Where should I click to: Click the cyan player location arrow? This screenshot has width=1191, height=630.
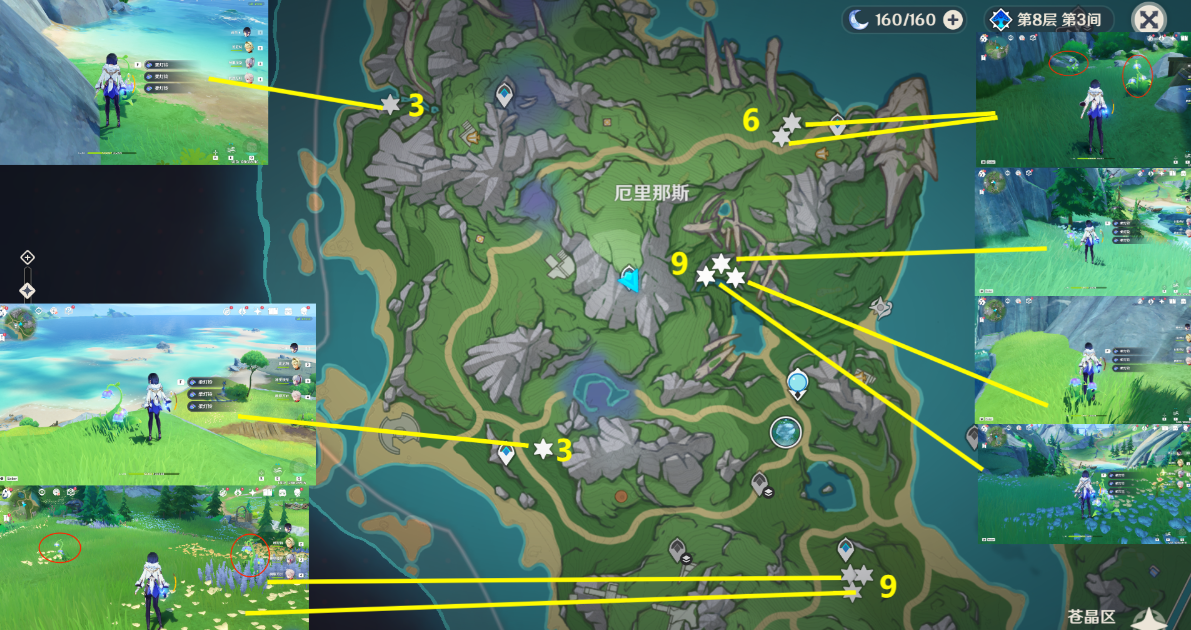629,283
